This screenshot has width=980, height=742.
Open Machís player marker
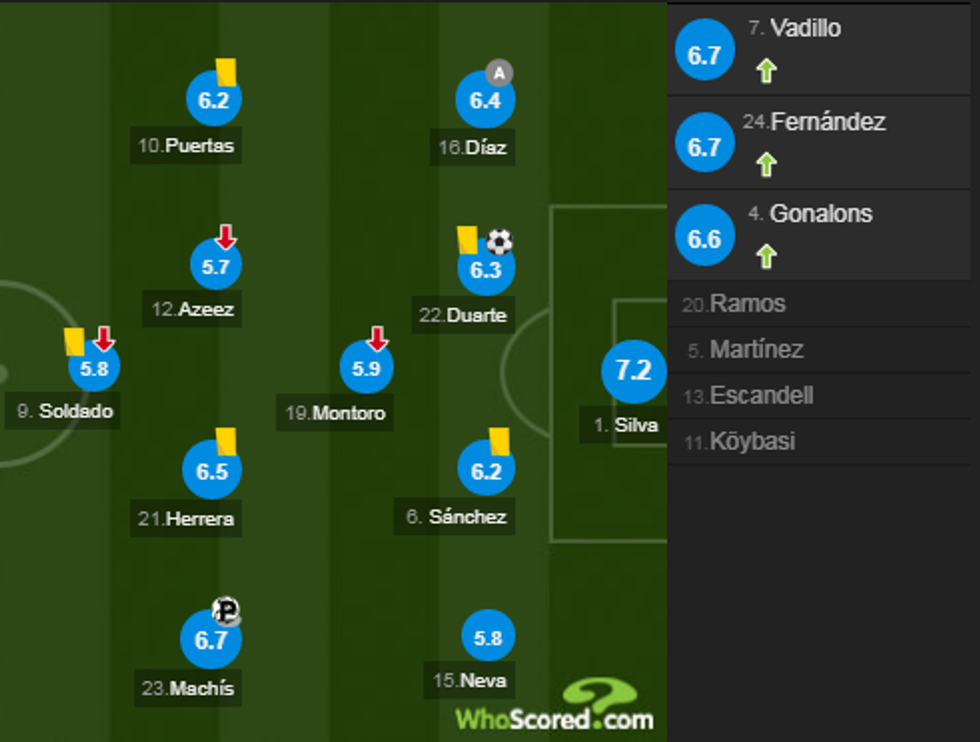[x=211, y=640]
